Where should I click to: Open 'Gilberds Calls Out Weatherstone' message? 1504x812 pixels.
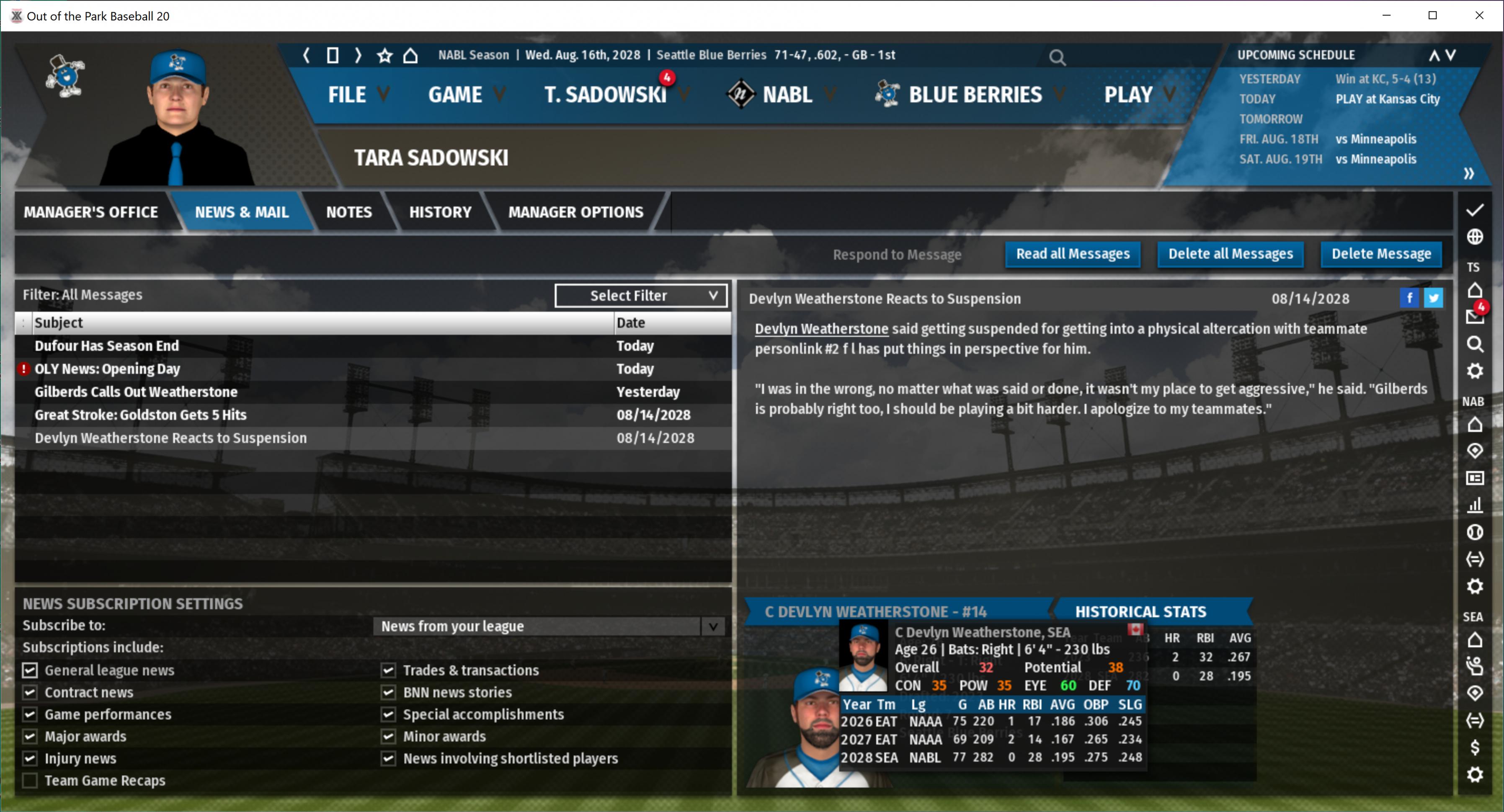(136, 392)
